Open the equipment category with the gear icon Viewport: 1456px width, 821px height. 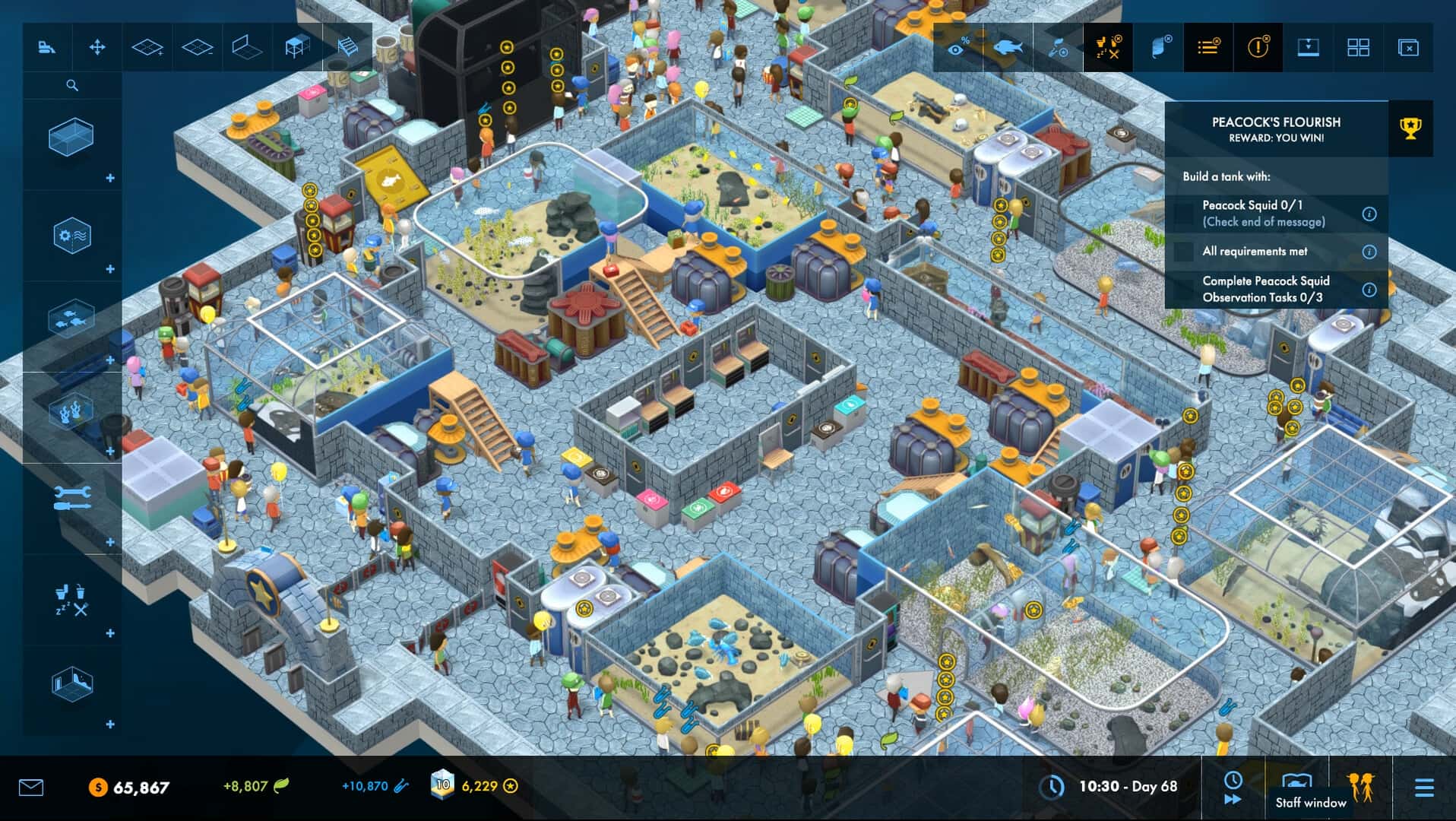tap(73, 236)
